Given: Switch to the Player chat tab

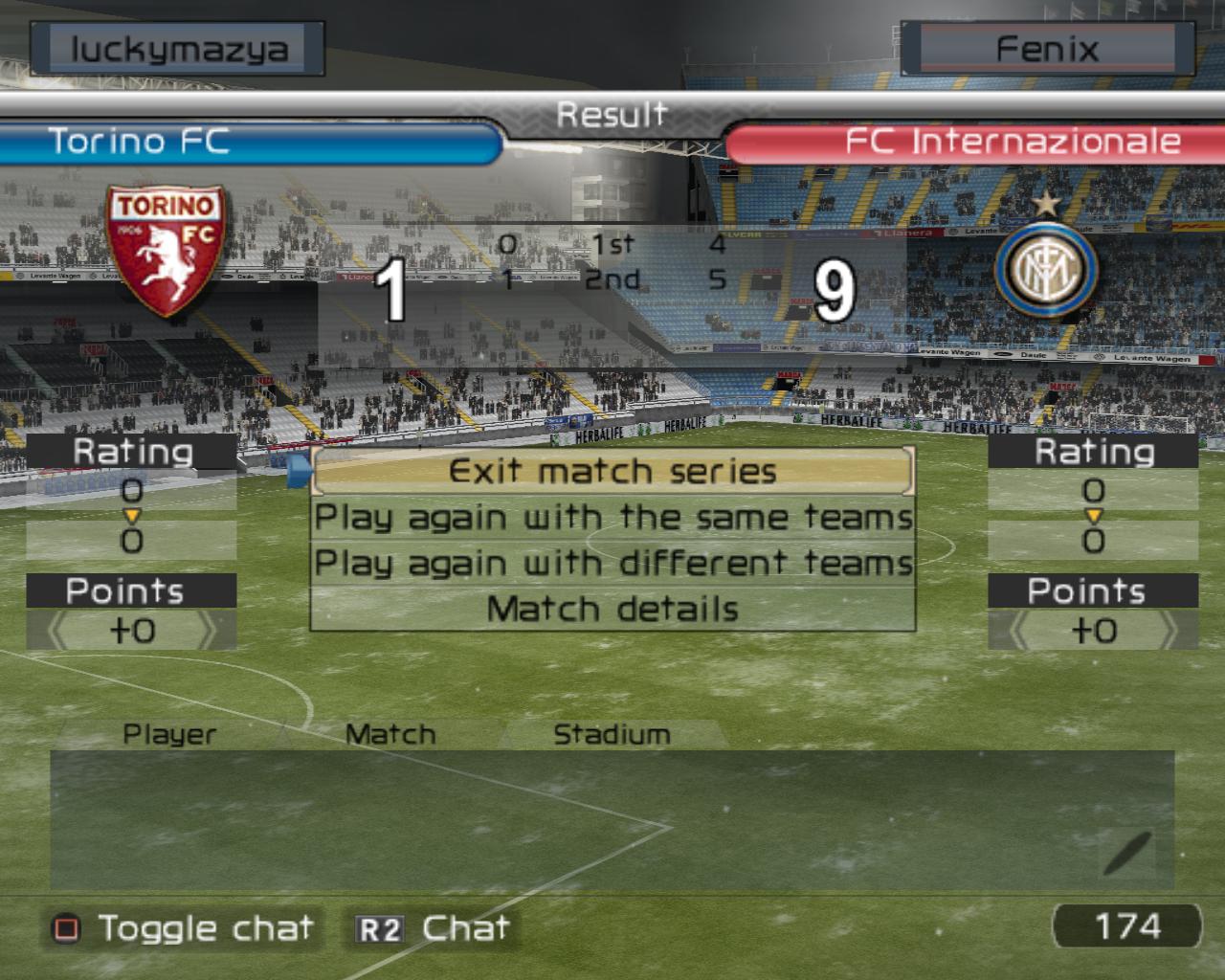Looking at the screenshot, I should [x=169, y=734].
